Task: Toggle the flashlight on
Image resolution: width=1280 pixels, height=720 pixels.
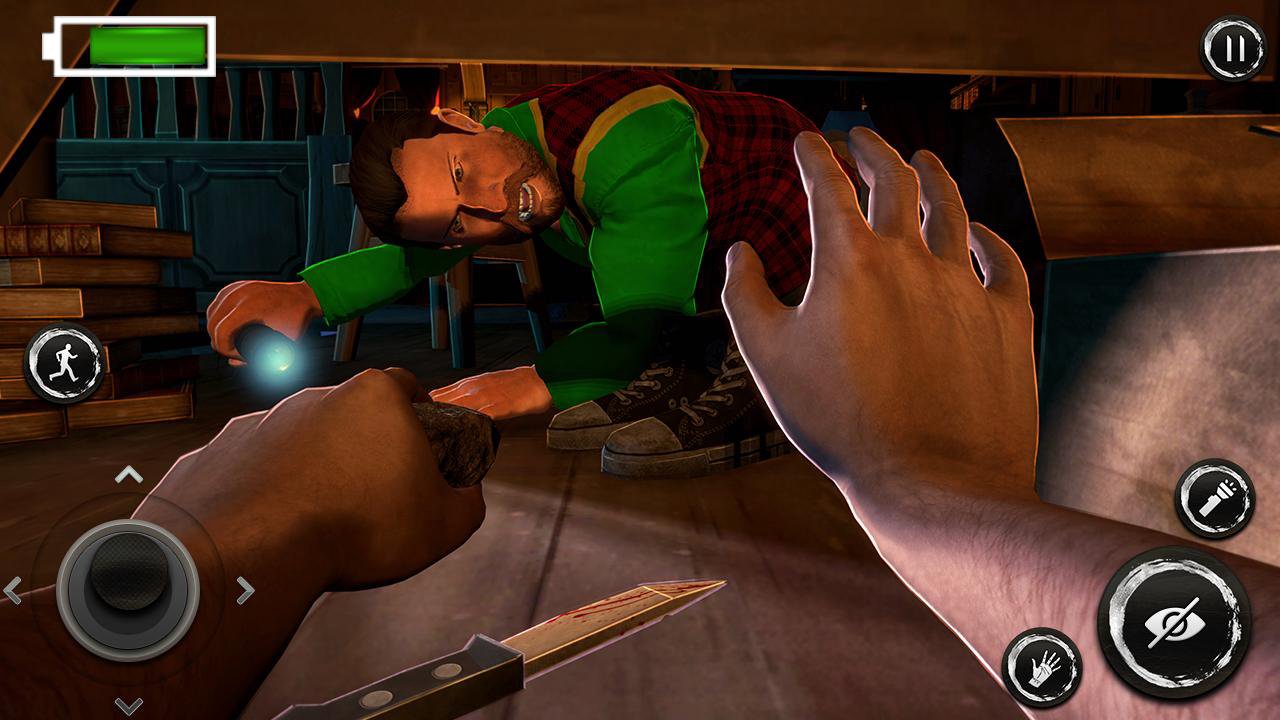Action: (x=1215, y=496)
